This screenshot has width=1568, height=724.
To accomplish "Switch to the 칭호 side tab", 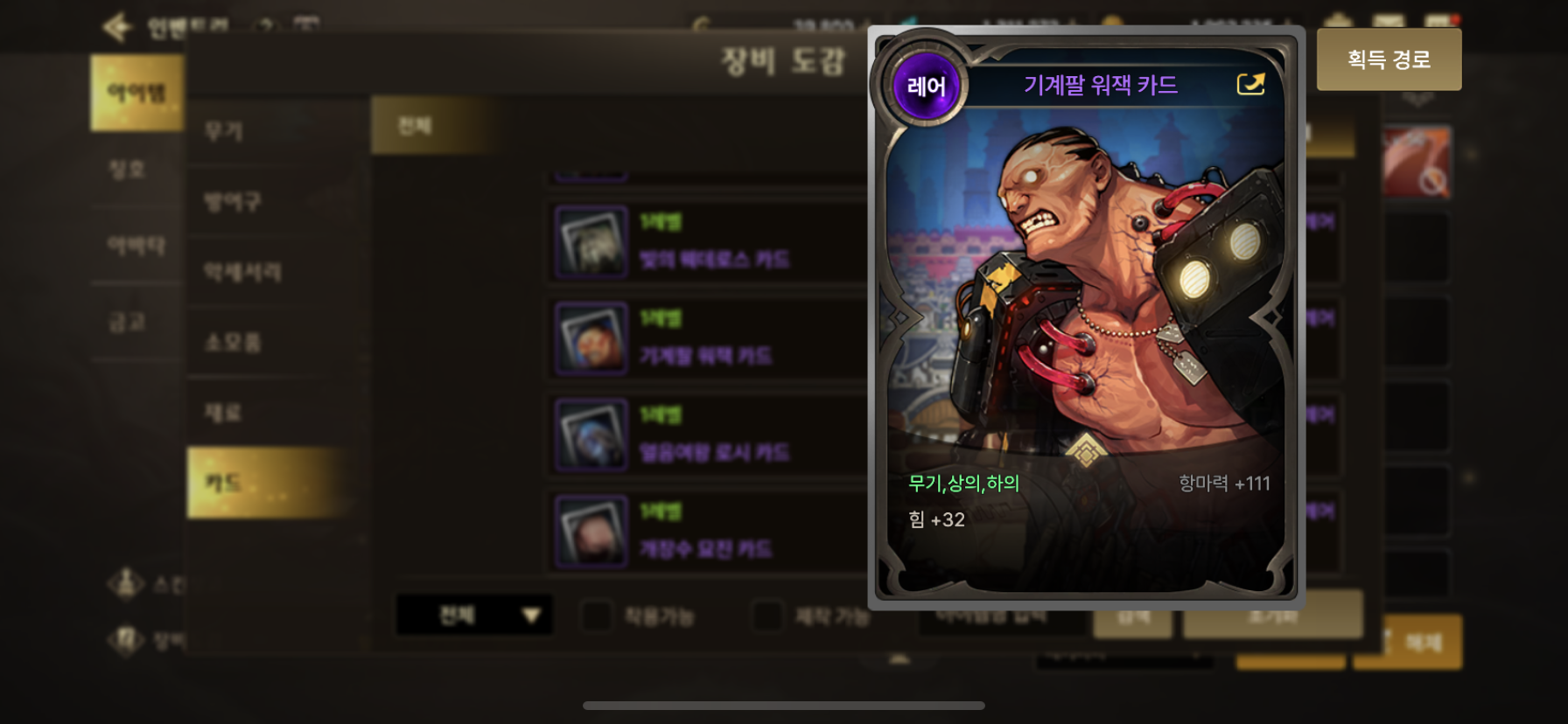I will pyautogui.click(x=128, y=170).
